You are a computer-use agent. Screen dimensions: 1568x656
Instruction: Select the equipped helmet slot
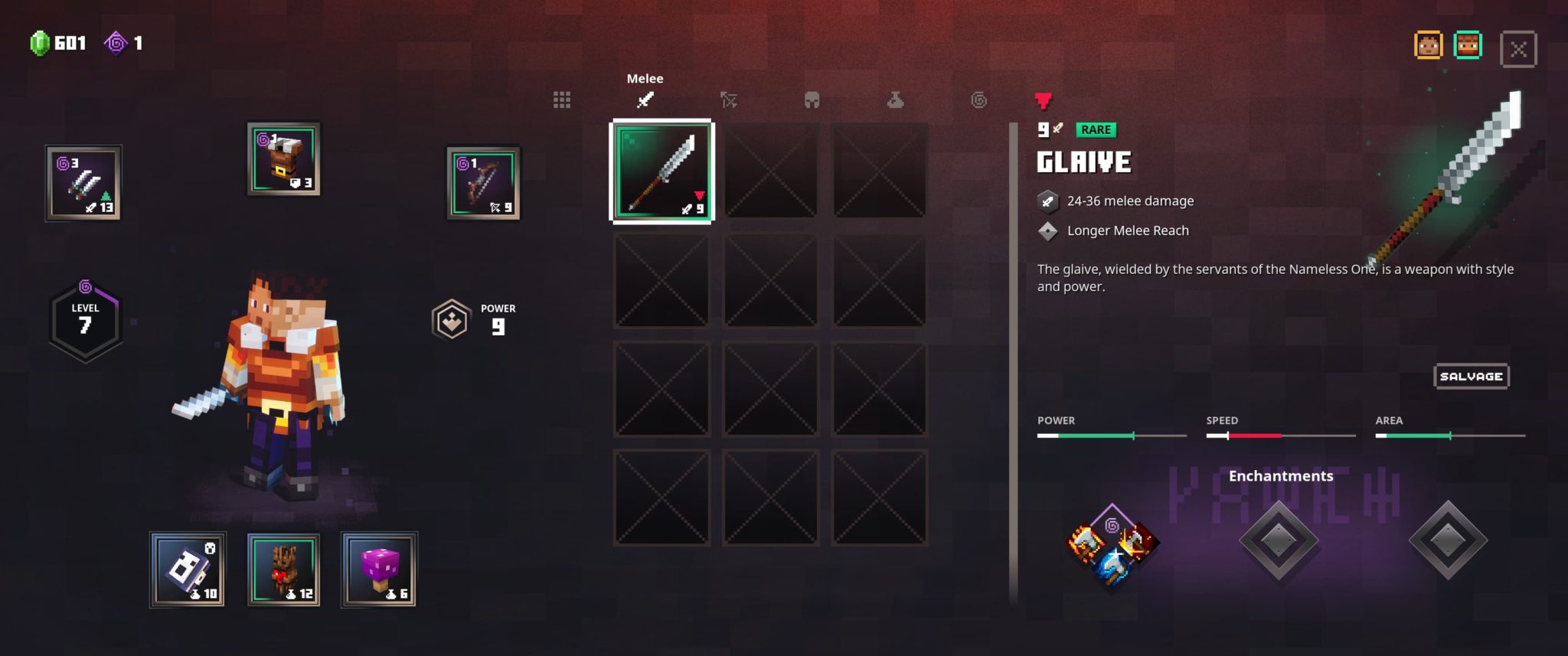click(283, 158)
